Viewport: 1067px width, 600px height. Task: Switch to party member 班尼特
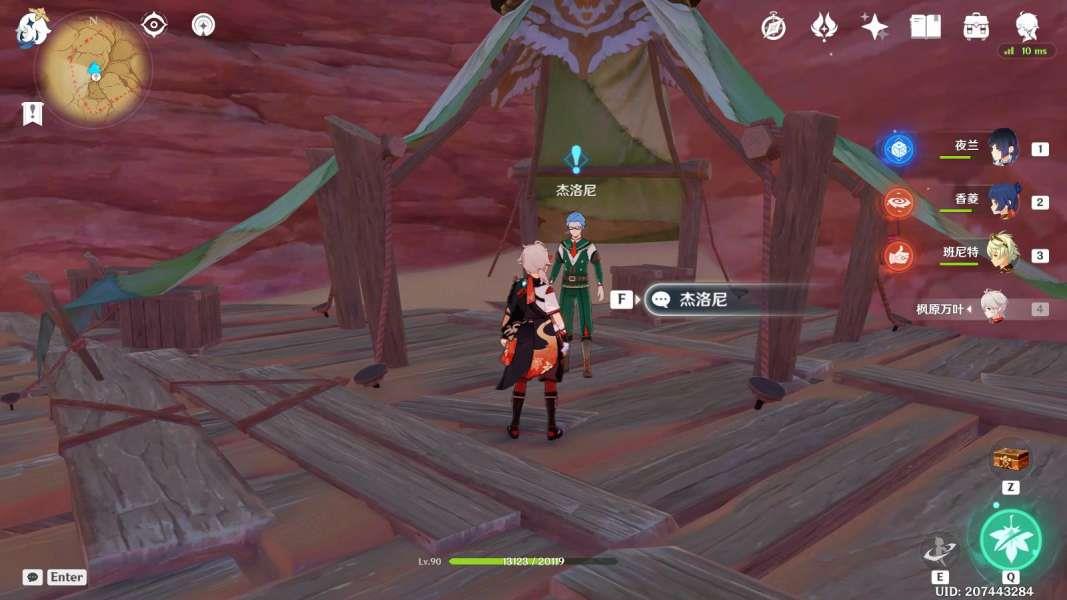tap(1002, 254)
